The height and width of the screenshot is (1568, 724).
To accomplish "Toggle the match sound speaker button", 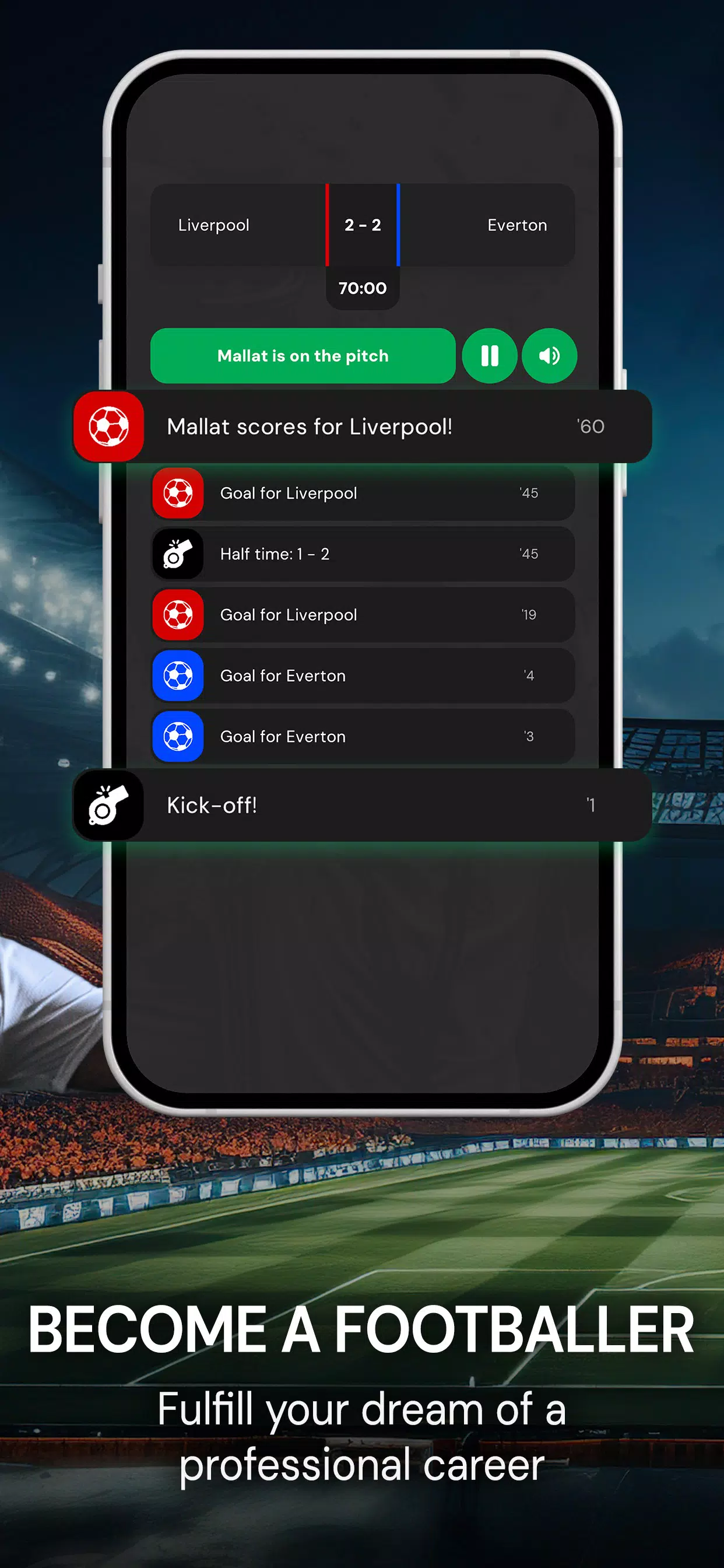I will [549, 355].
